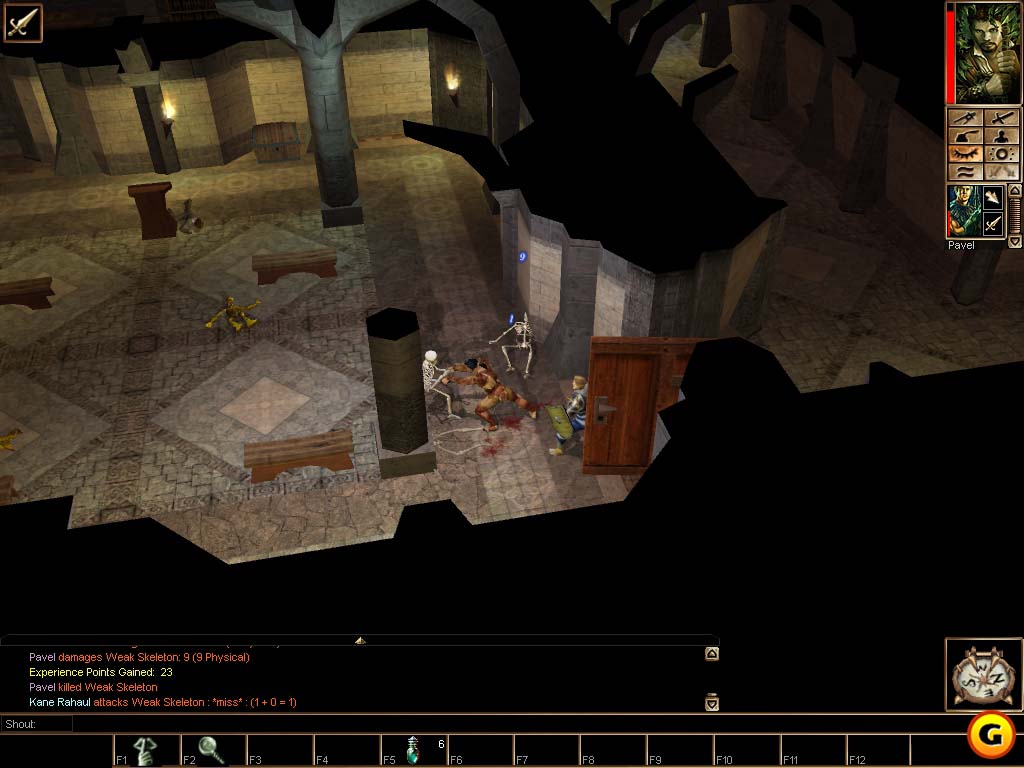This screenshot has height=768, width=1024.
Task: Click the anvil-shaped panel button
Action: pos(965,136)
